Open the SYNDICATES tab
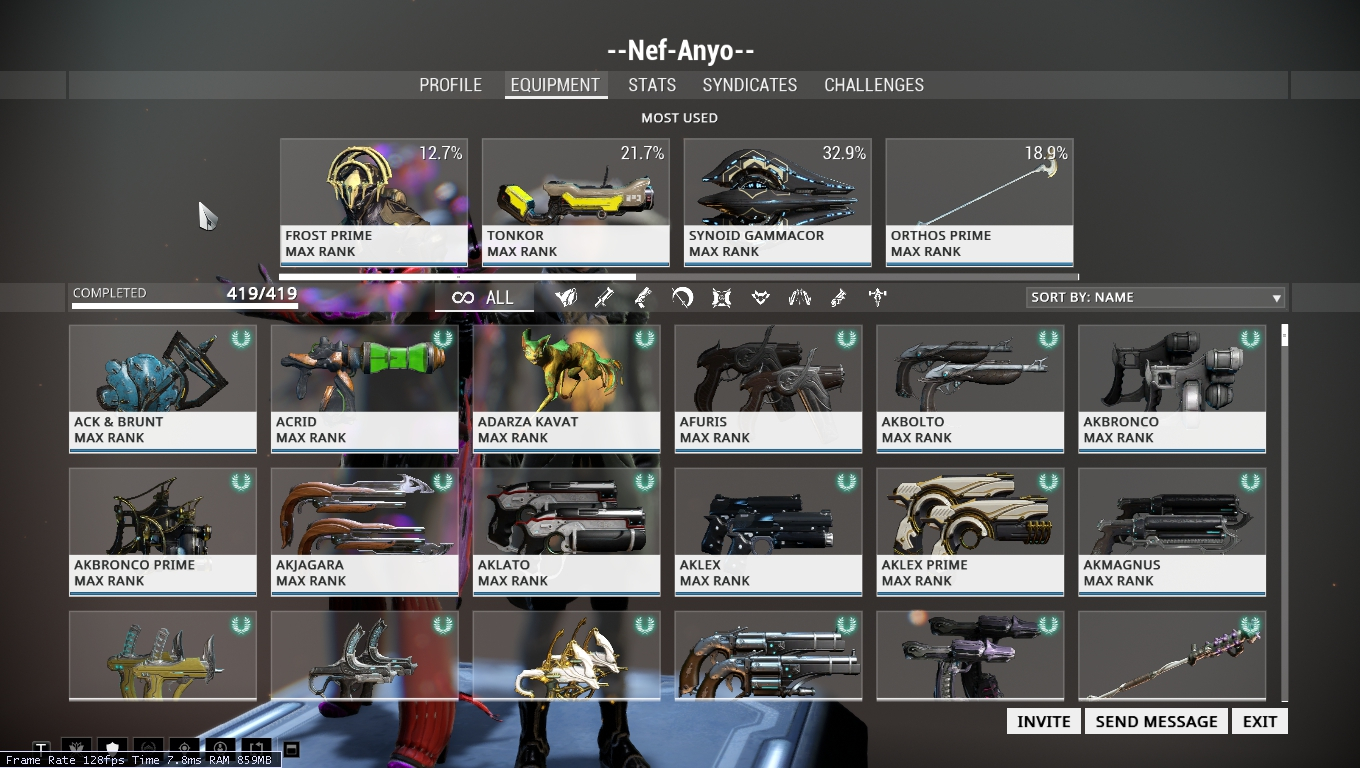The image size is (1360, 768). point(749,85)
